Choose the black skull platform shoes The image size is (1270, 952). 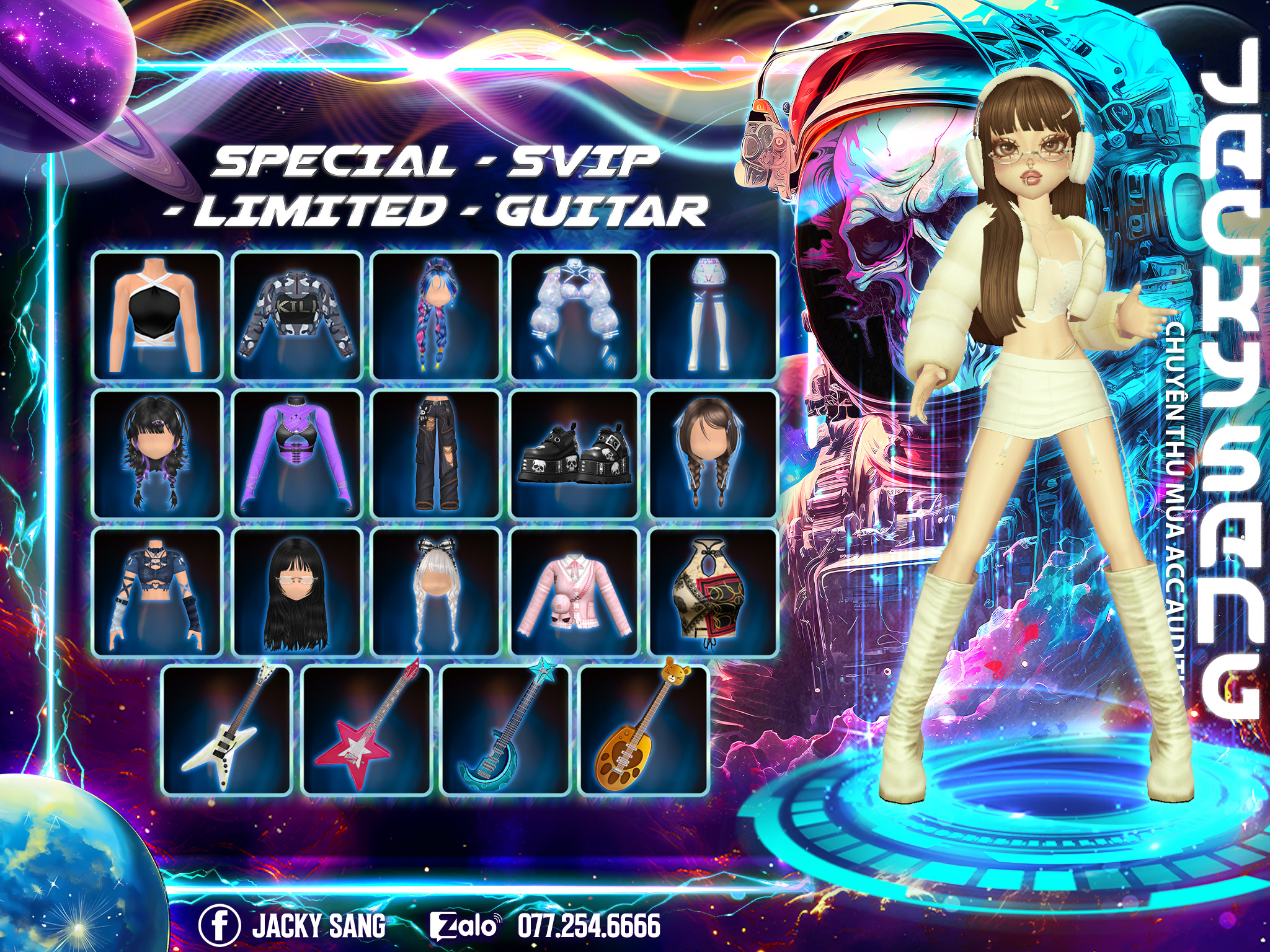coord(575,454)
